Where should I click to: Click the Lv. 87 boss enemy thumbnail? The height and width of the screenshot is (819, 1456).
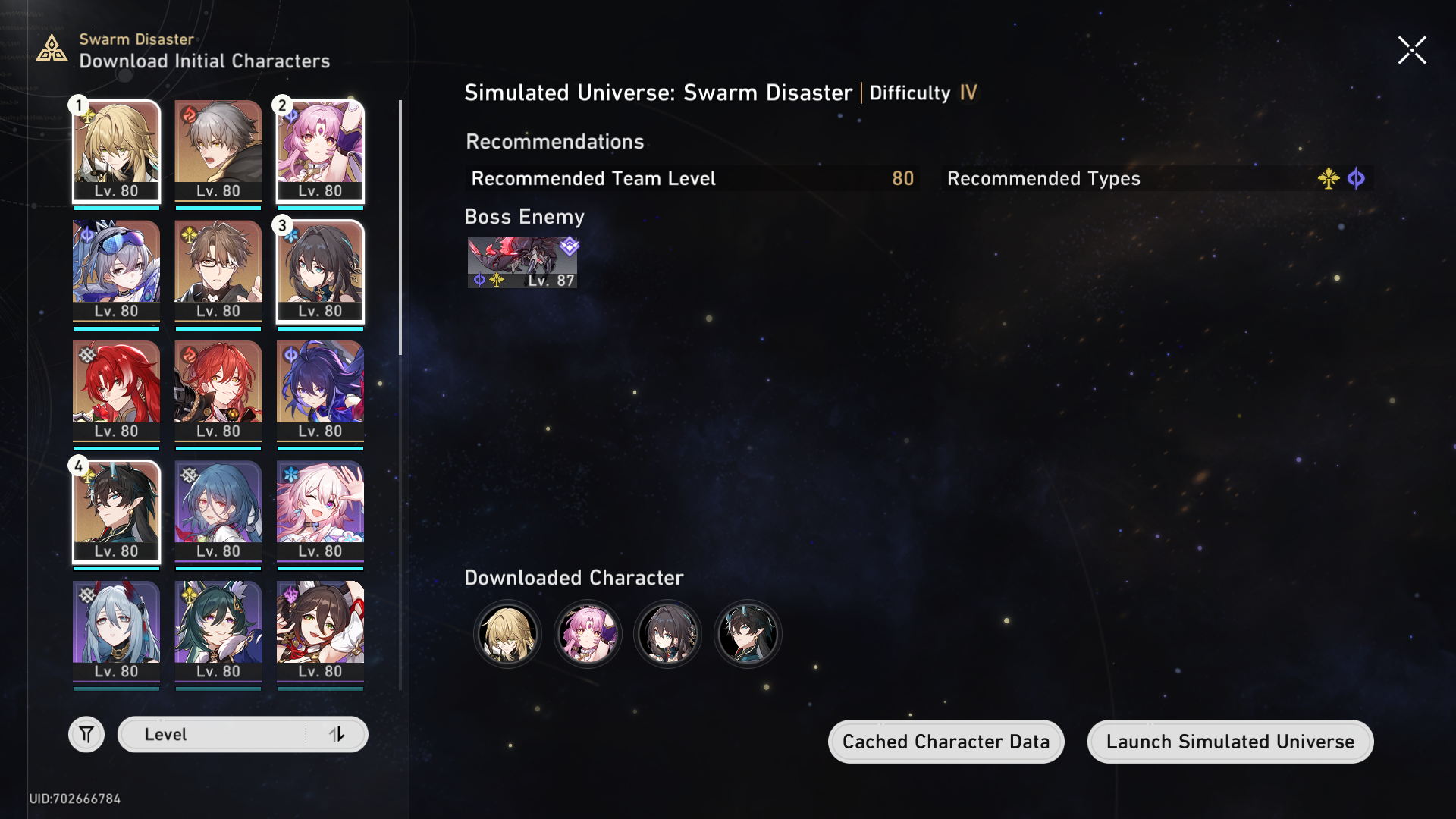pos(522,262)
